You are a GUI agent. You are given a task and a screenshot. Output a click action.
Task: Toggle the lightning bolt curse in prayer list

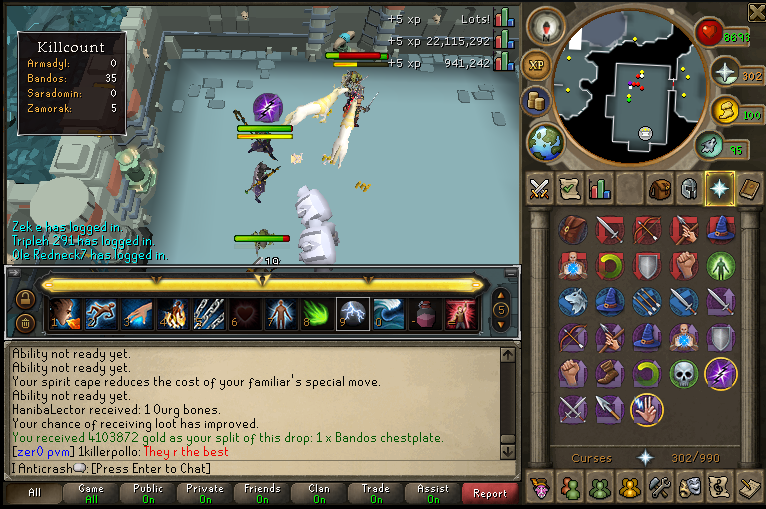(x=721, y=373)
